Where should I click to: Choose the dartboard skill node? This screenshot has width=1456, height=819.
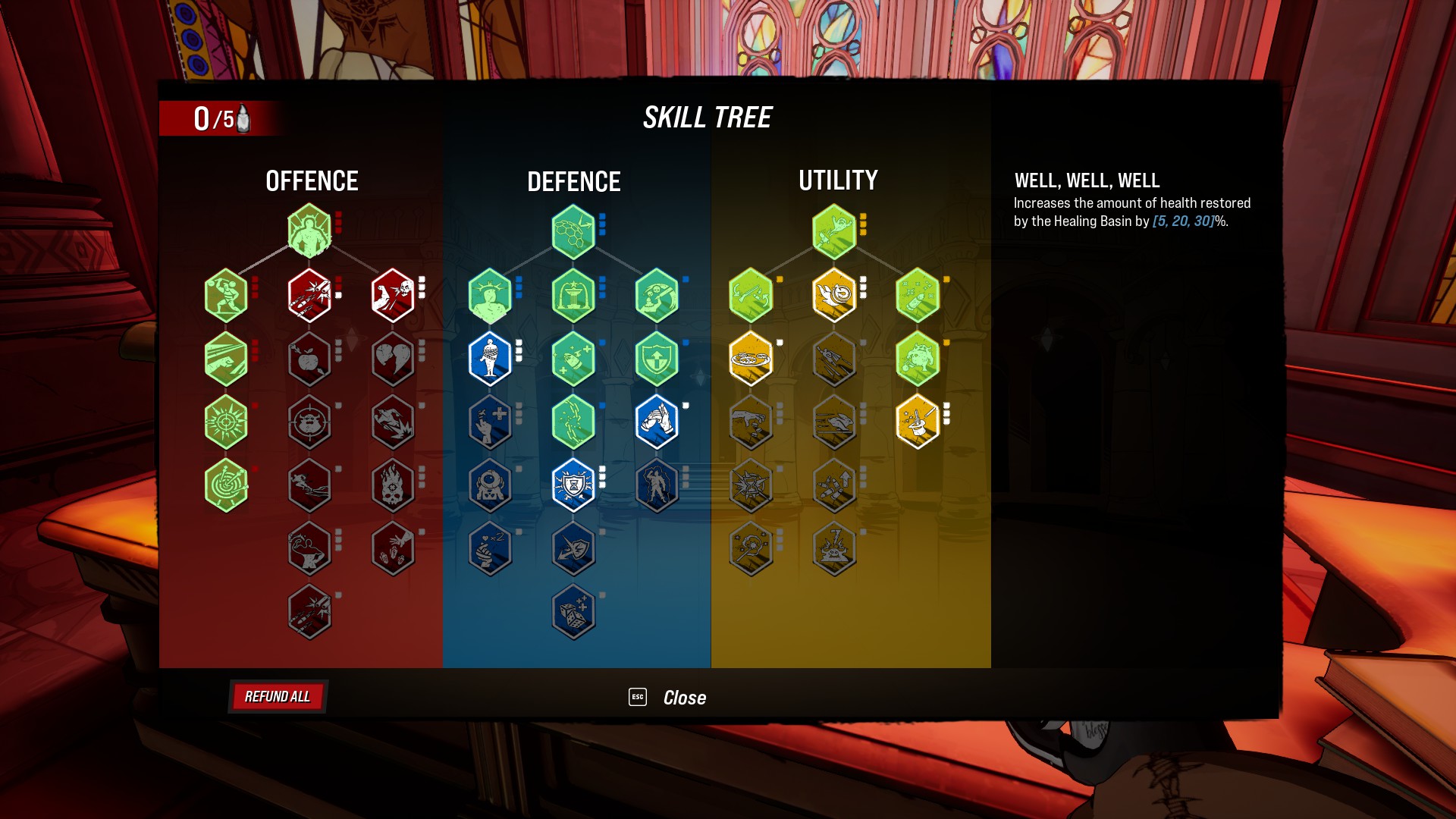226,485
